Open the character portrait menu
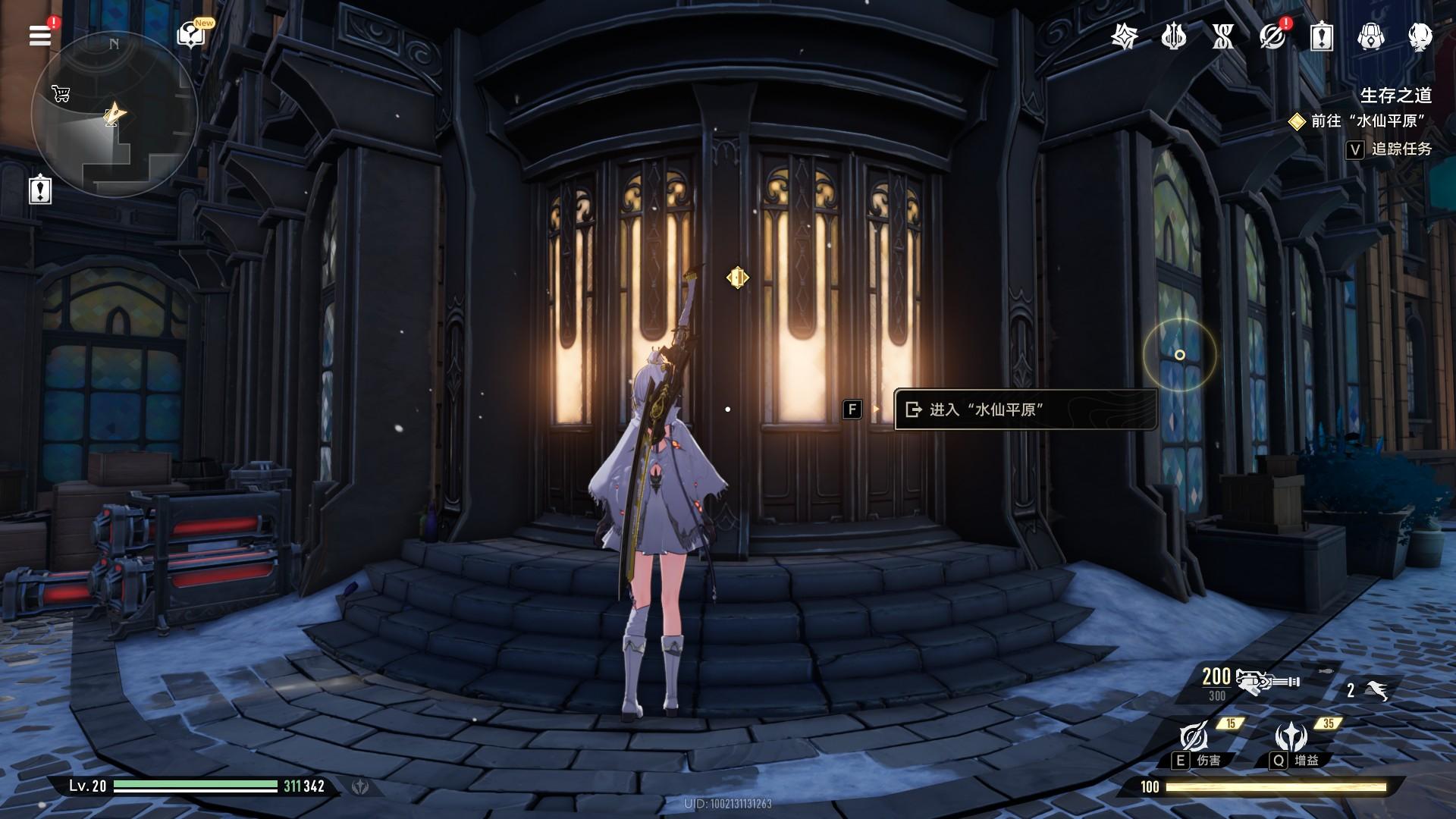Screen dimensions: 1456x819 (x=1420, y=36)
